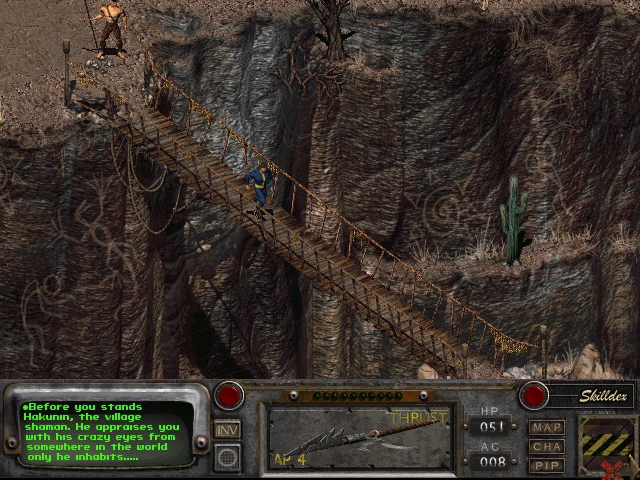This screenshot has height=480, width=640.
Task: Open the PIP-Boy with the PIP button
Action: [x=547, y=465]
